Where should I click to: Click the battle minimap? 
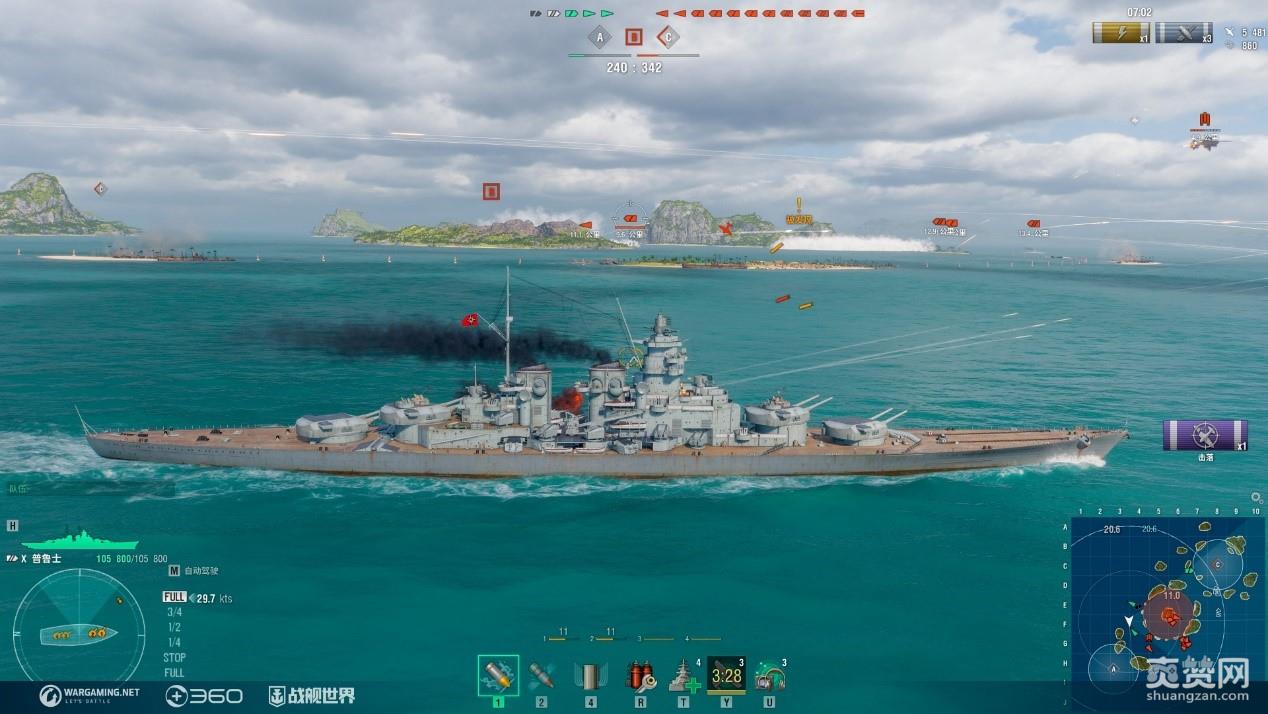[1165, 610]
